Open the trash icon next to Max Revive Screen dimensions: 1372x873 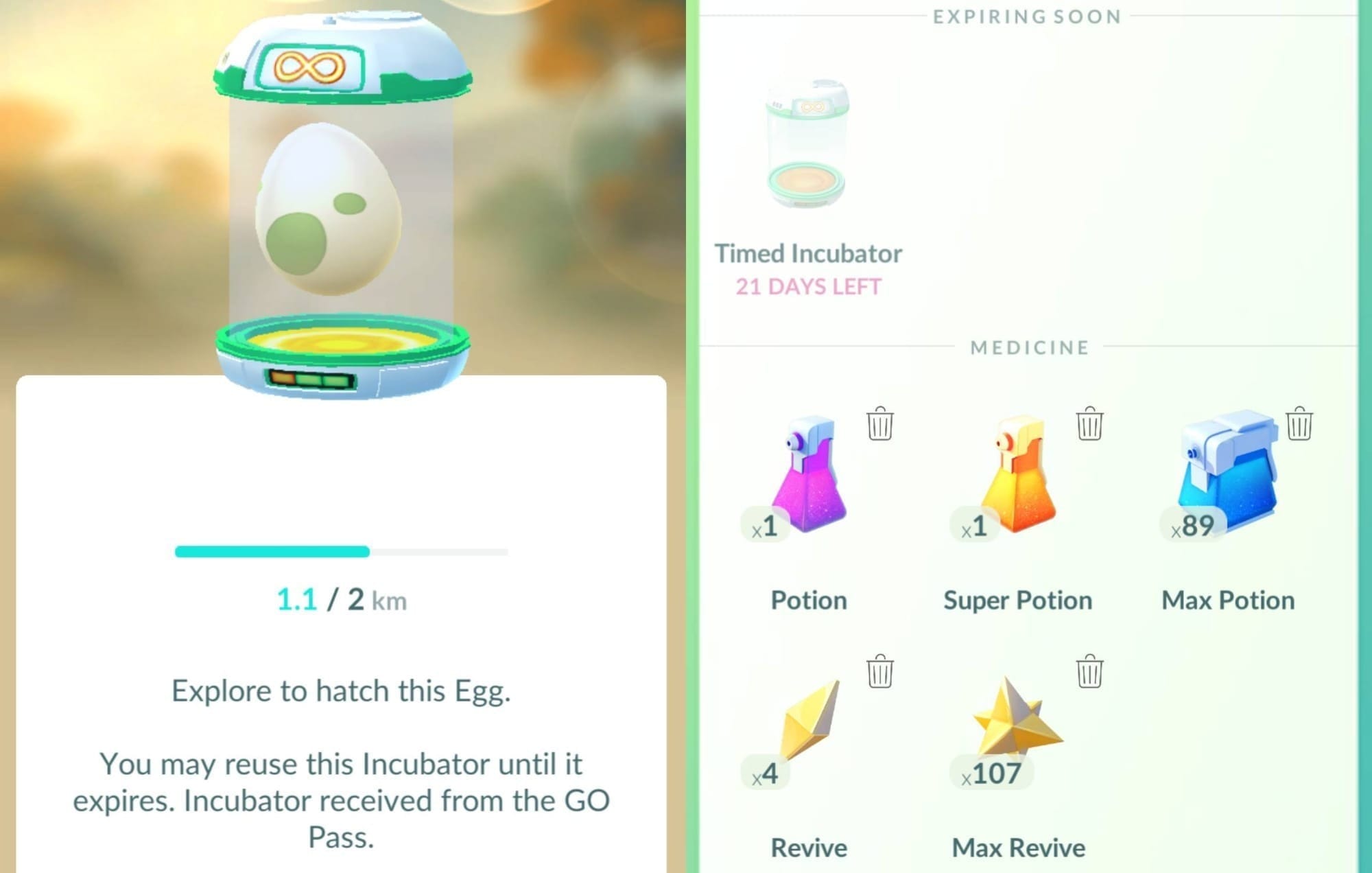1089,673
